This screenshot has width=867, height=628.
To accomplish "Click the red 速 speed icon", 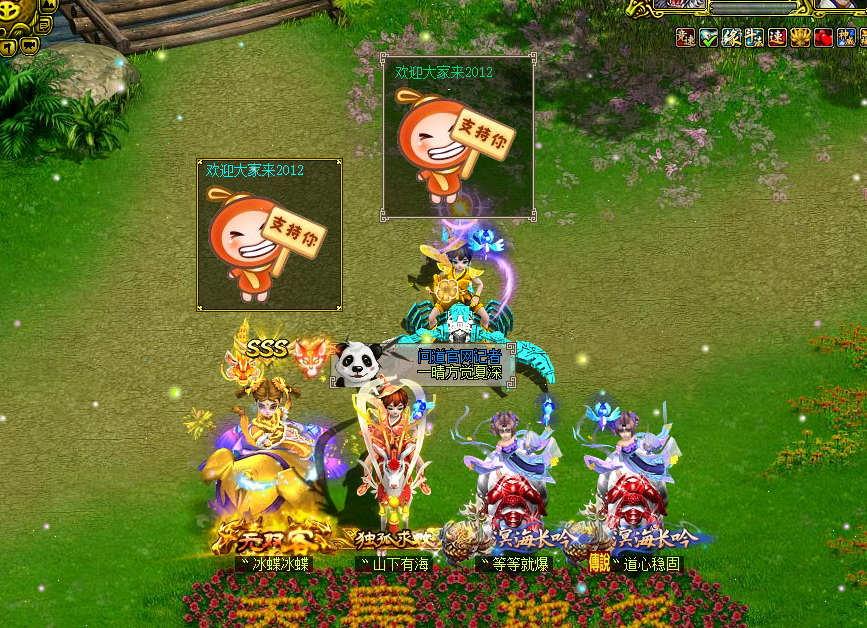I will click(x=777, y=38).
